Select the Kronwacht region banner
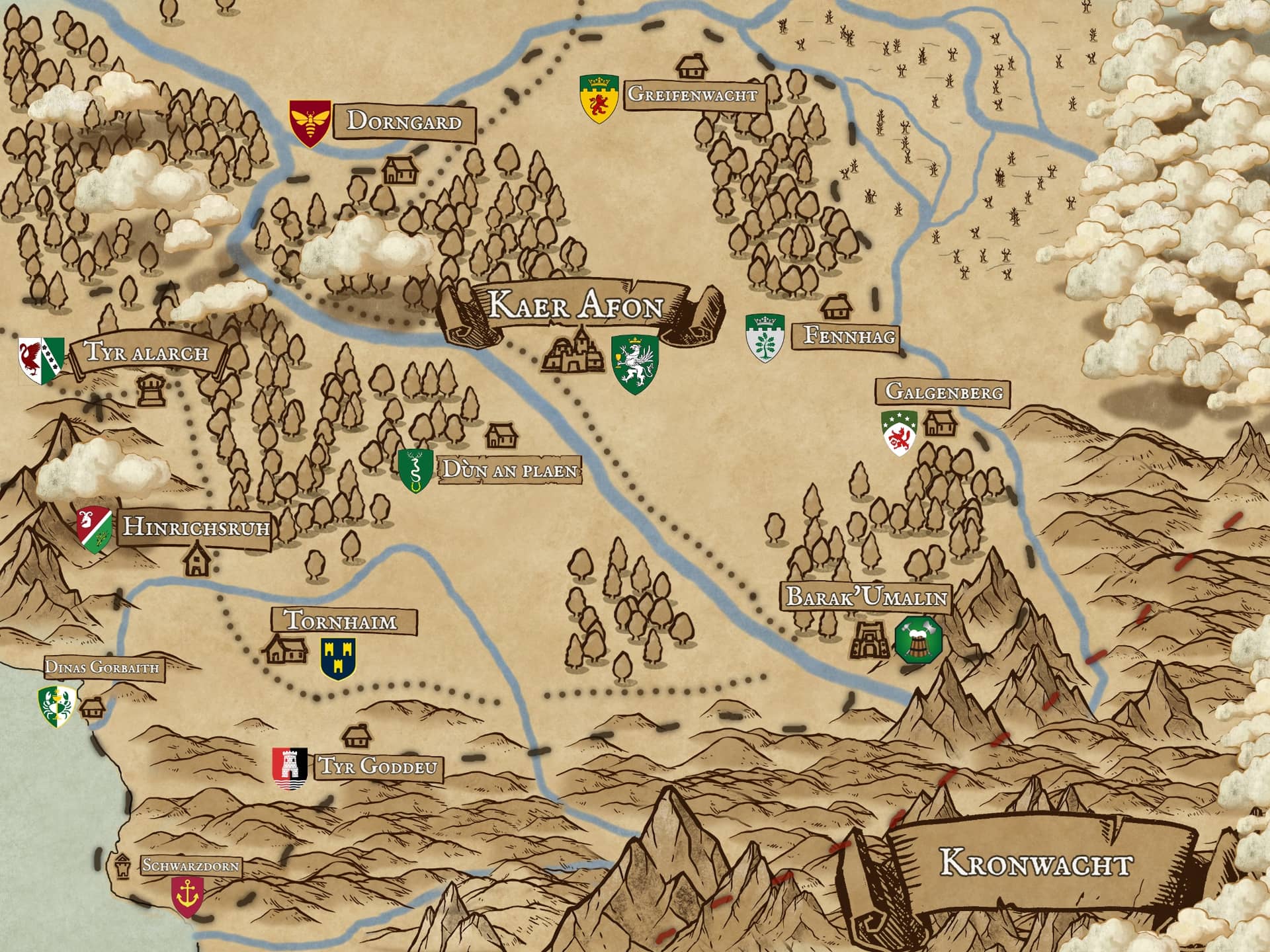The height and width of the screenshot is (952, 1270). click(x=1035, y=864)
